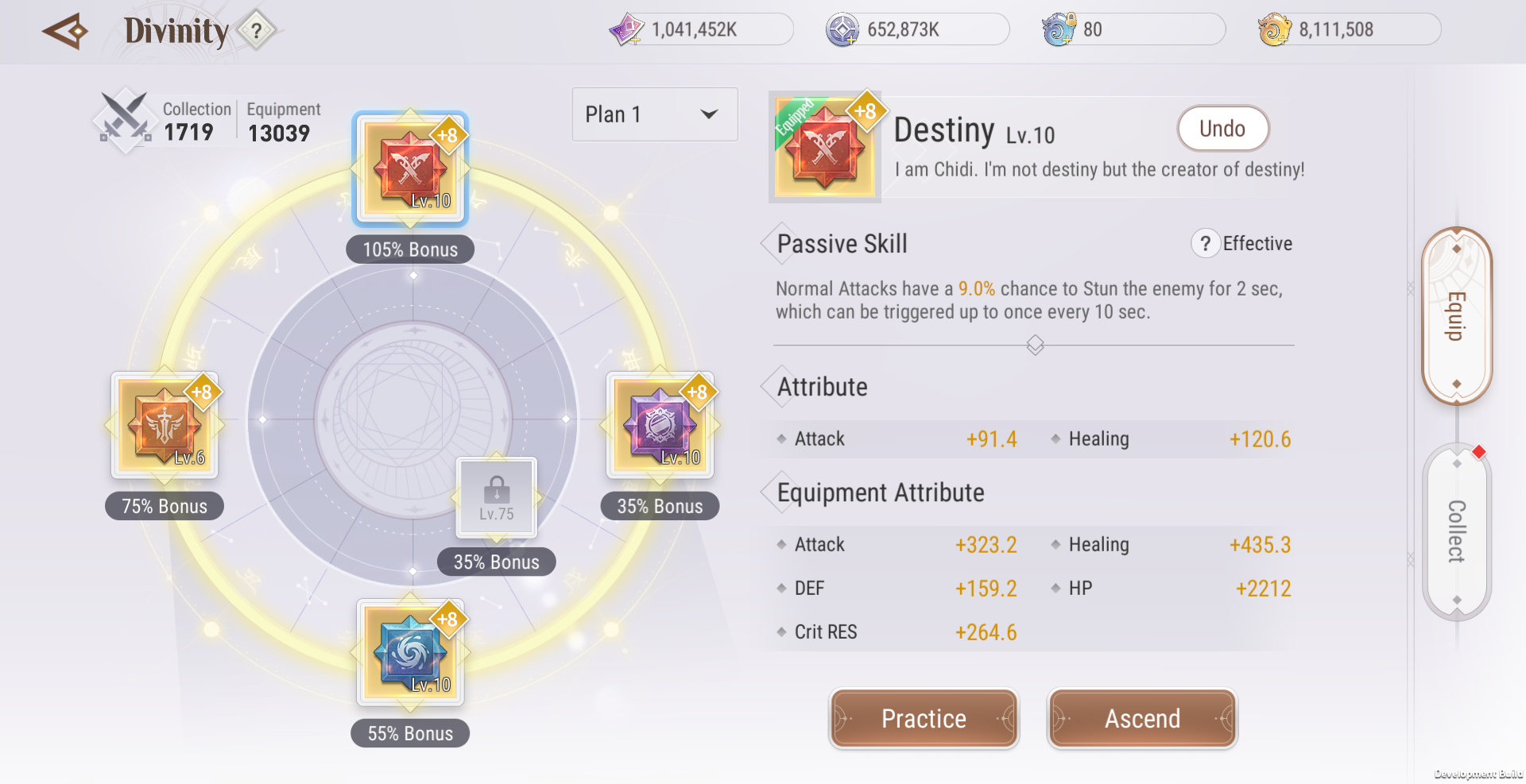Expand the Attribute section divider

1034,345
